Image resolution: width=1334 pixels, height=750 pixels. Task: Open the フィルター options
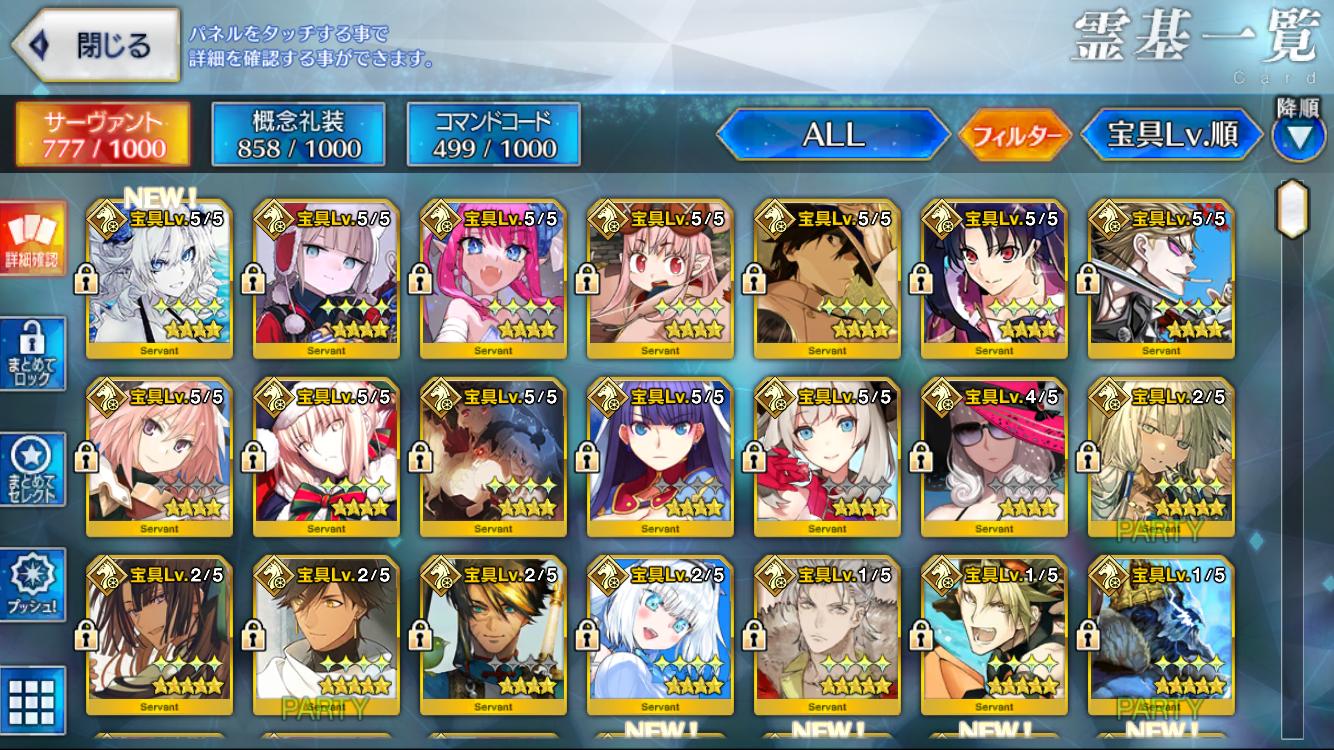(x=1014, y=135)
